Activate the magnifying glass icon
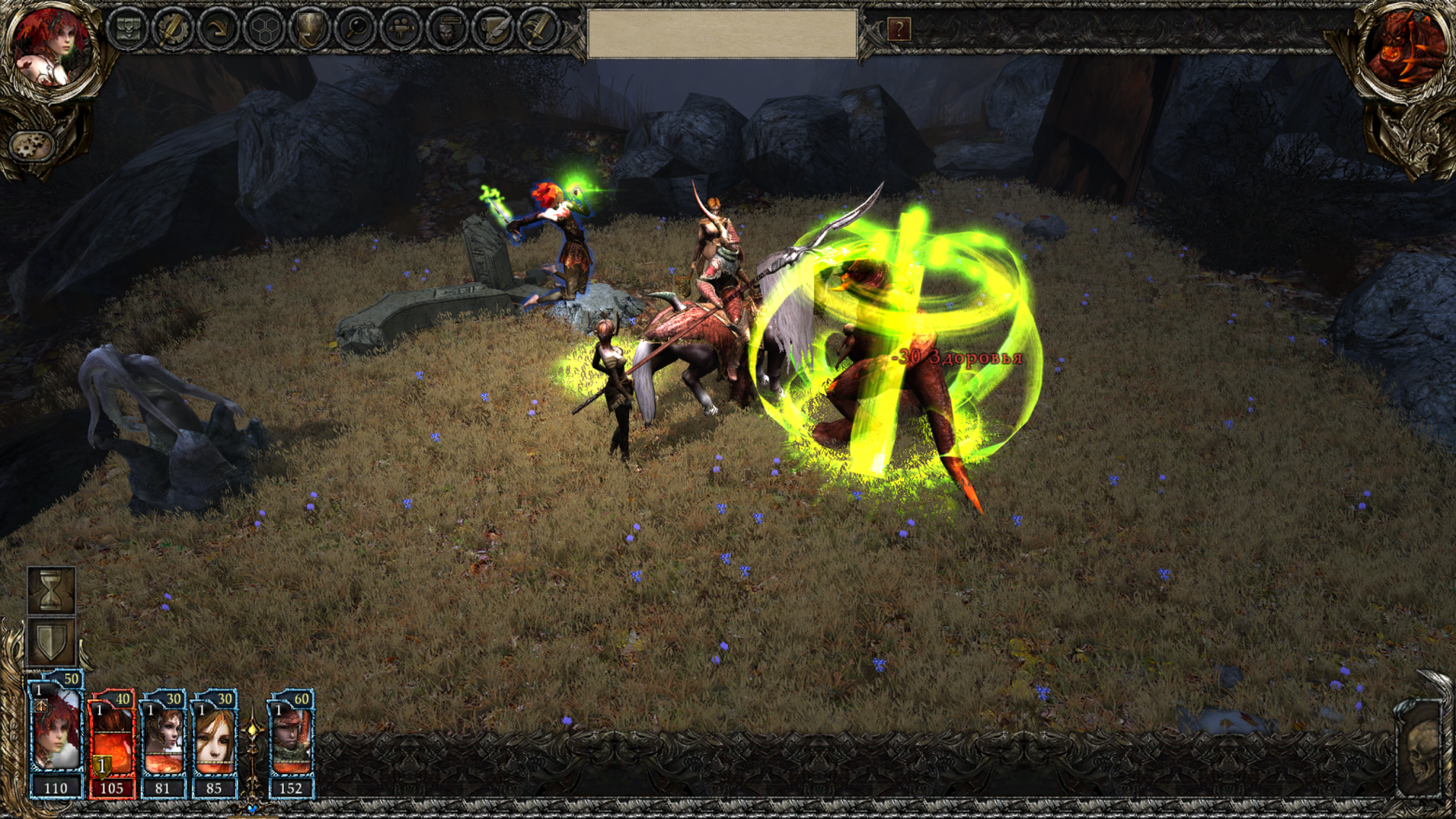Screen dimensions: 1456x819 (356, 29)
